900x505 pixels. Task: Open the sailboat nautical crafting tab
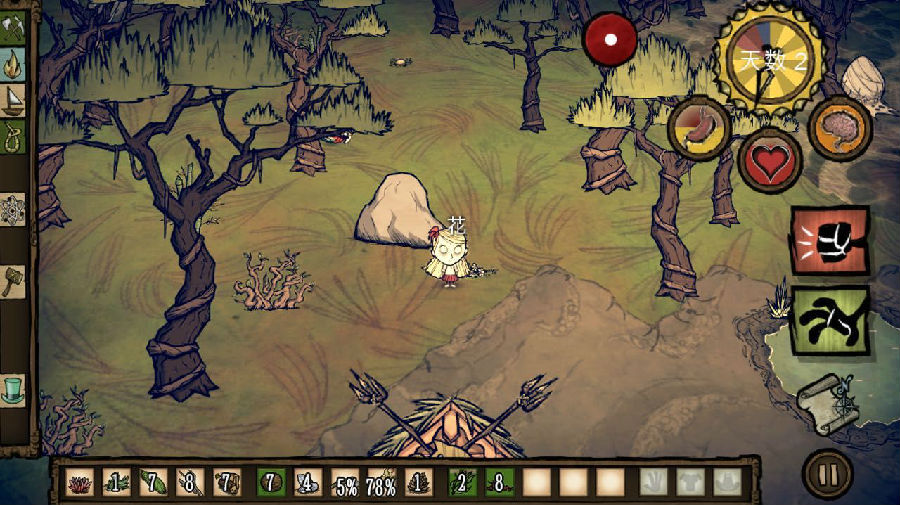pyautogui.click(x=14, y=100)
